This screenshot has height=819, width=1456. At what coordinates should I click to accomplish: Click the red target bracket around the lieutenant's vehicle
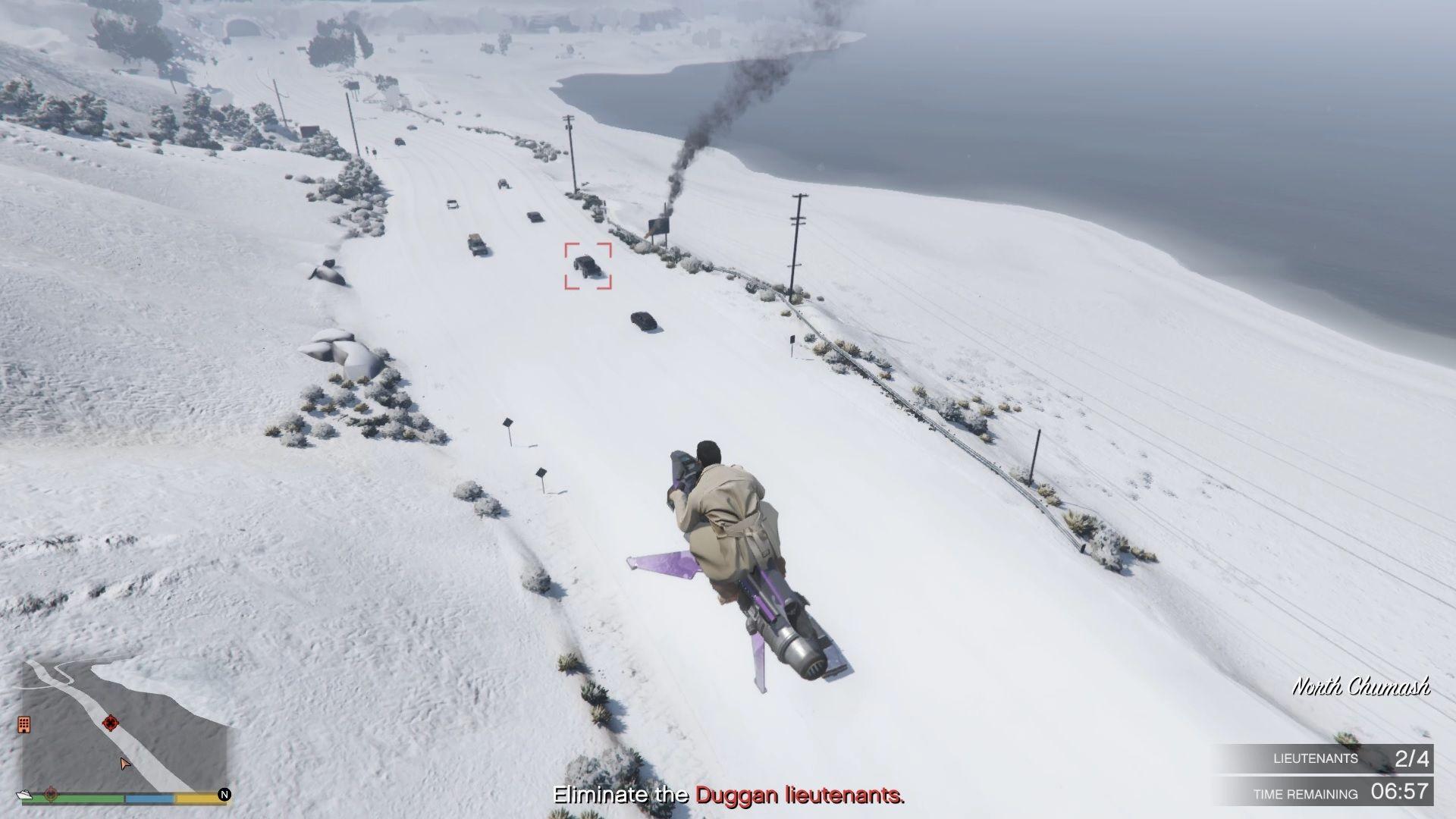588,266
